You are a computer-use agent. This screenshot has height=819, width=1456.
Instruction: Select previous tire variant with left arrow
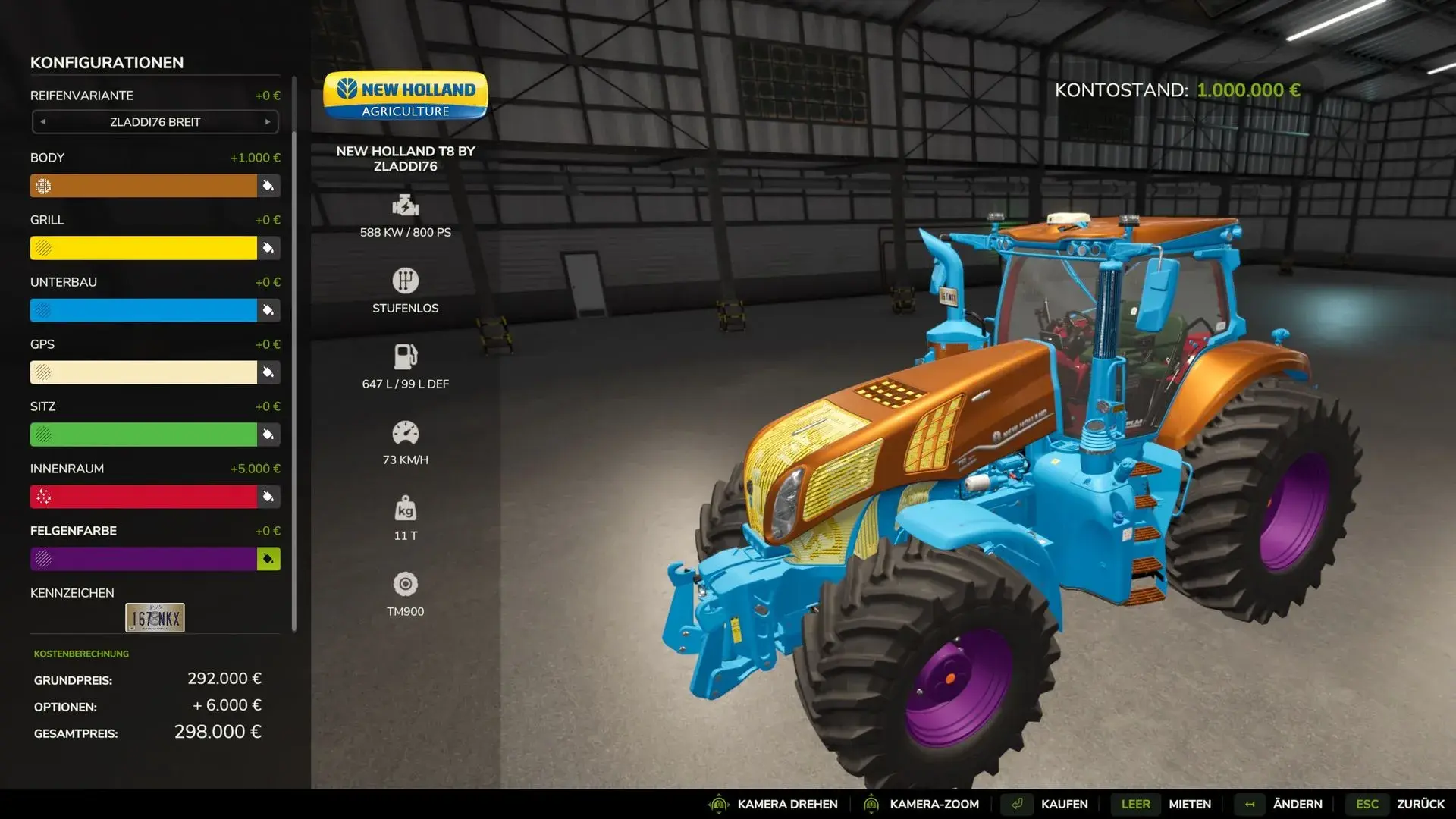pyautogui.click(x=43, y=122)
